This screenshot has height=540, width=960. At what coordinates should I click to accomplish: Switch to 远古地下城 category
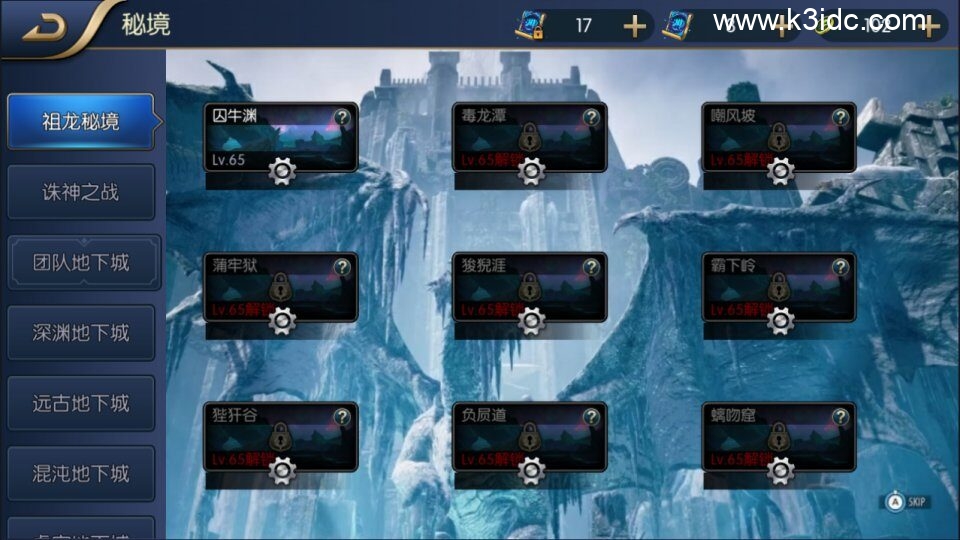pyautogui.click(x=81, y=403)
